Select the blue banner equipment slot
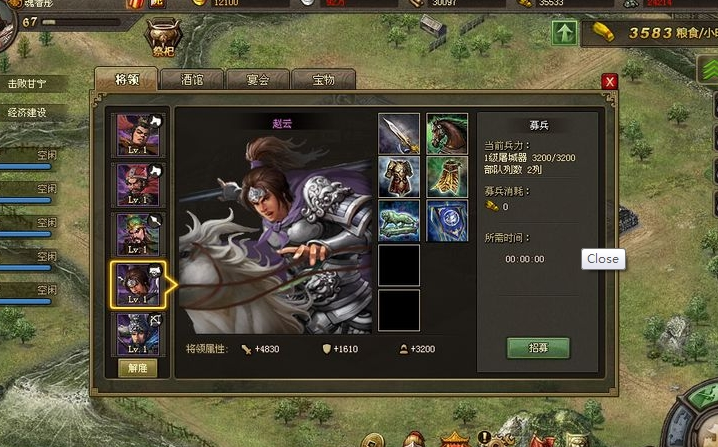Viewport: 718px width, 447px height. pyautogui.click(x=447, y=221)
